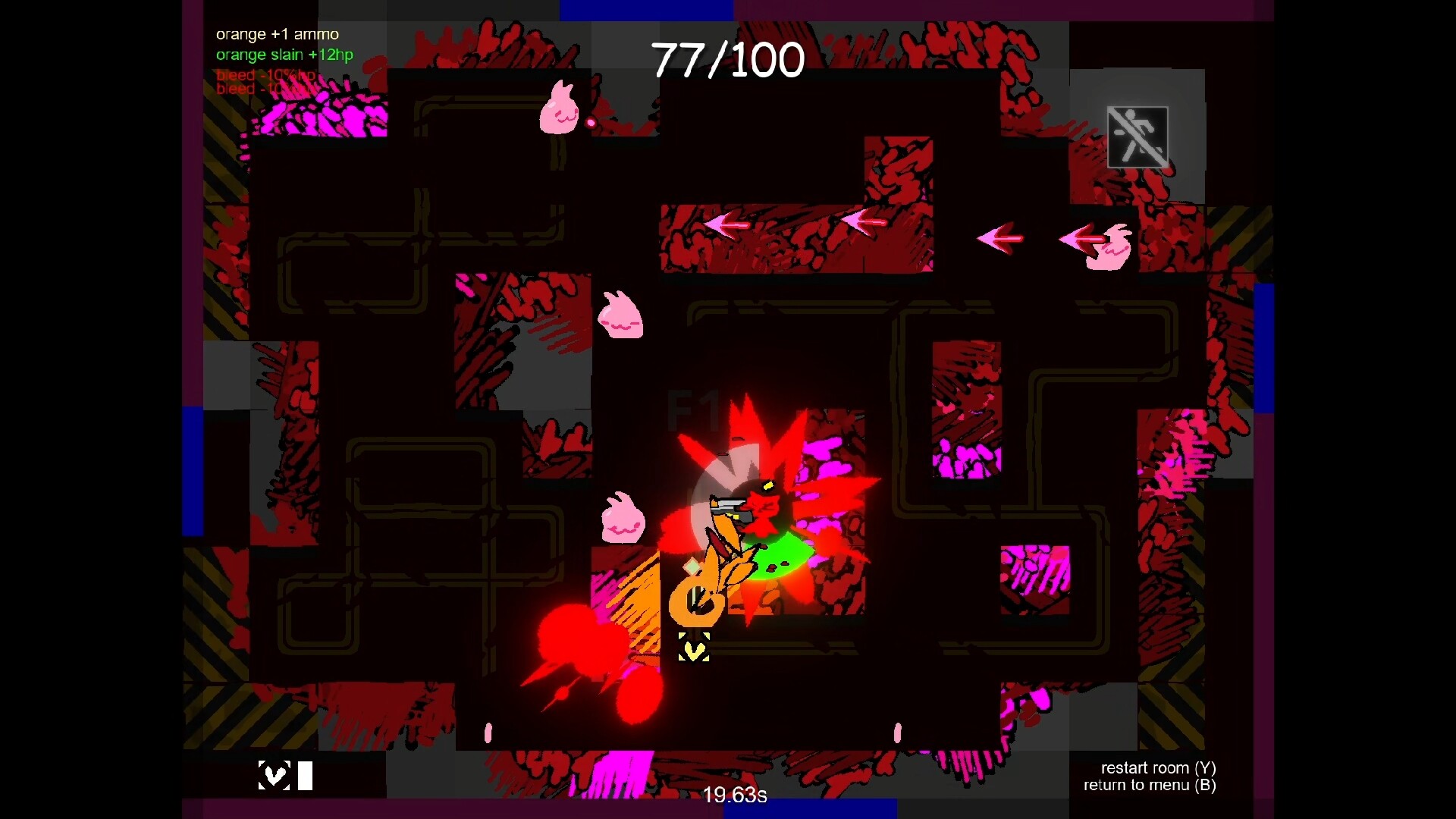1456x819 pixels.
Task: Click the white ammo bar beside the heart
Action: pyautogui.click(x=306, y=775)
